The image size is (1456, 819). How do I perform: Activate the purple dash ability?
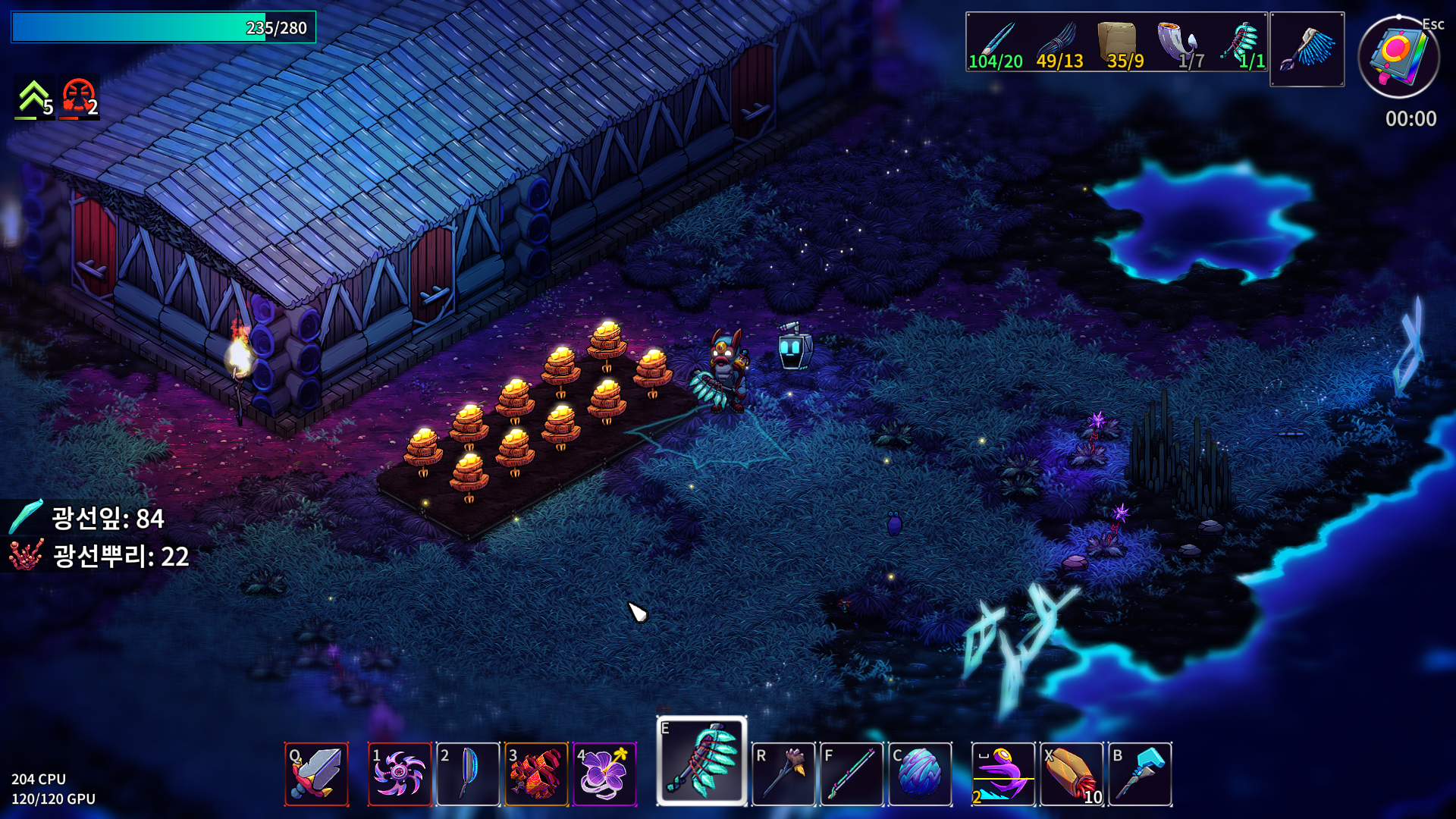pyautogui.click(x=1003, y=773)
